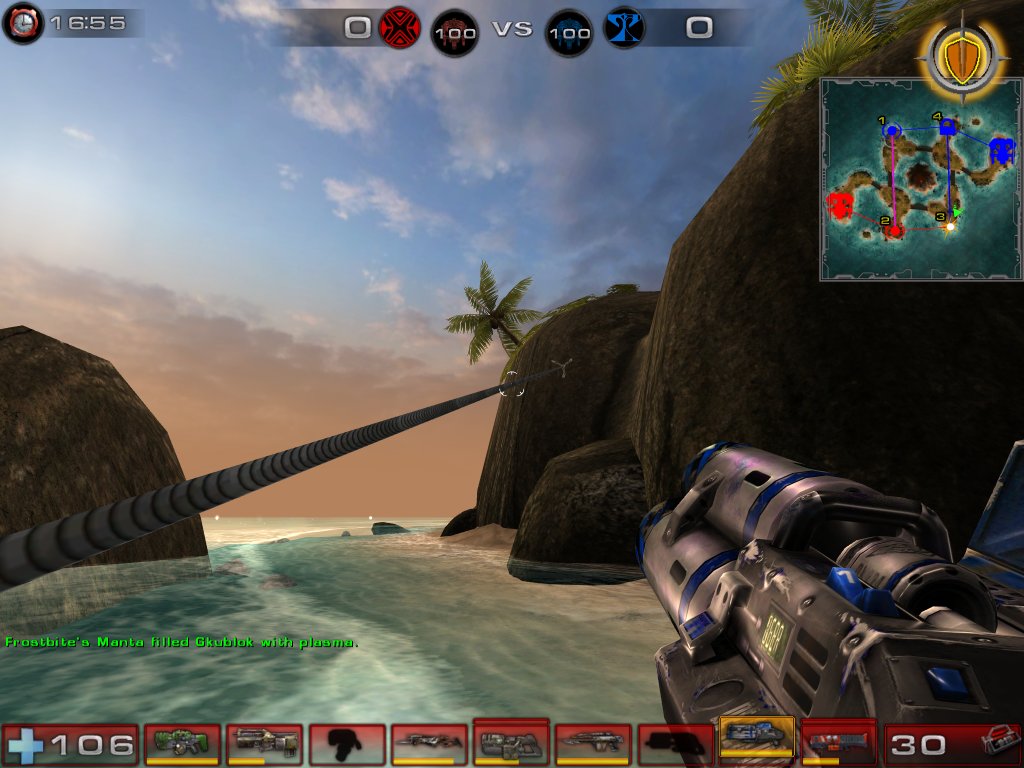Click the red power core on minimap
The height and width of the screenshot is (768, 1024).
click(x=838, y=206)
